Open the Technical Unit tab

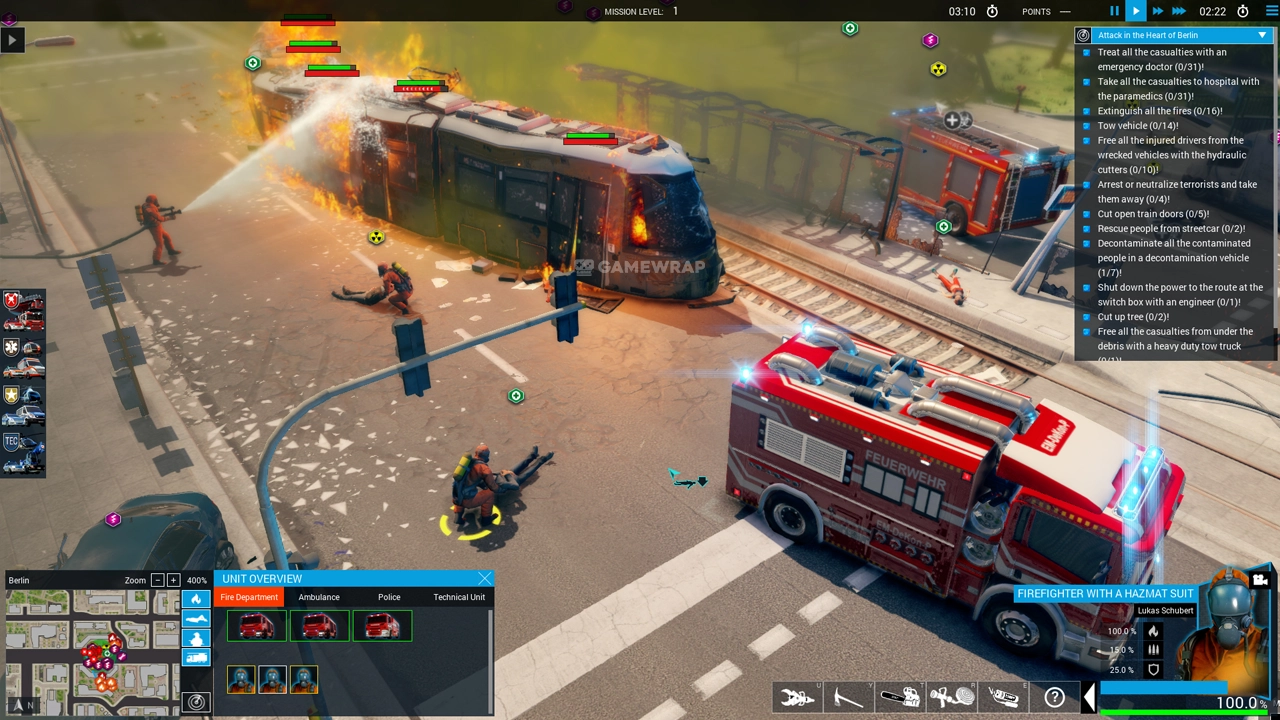click(459, 597)
